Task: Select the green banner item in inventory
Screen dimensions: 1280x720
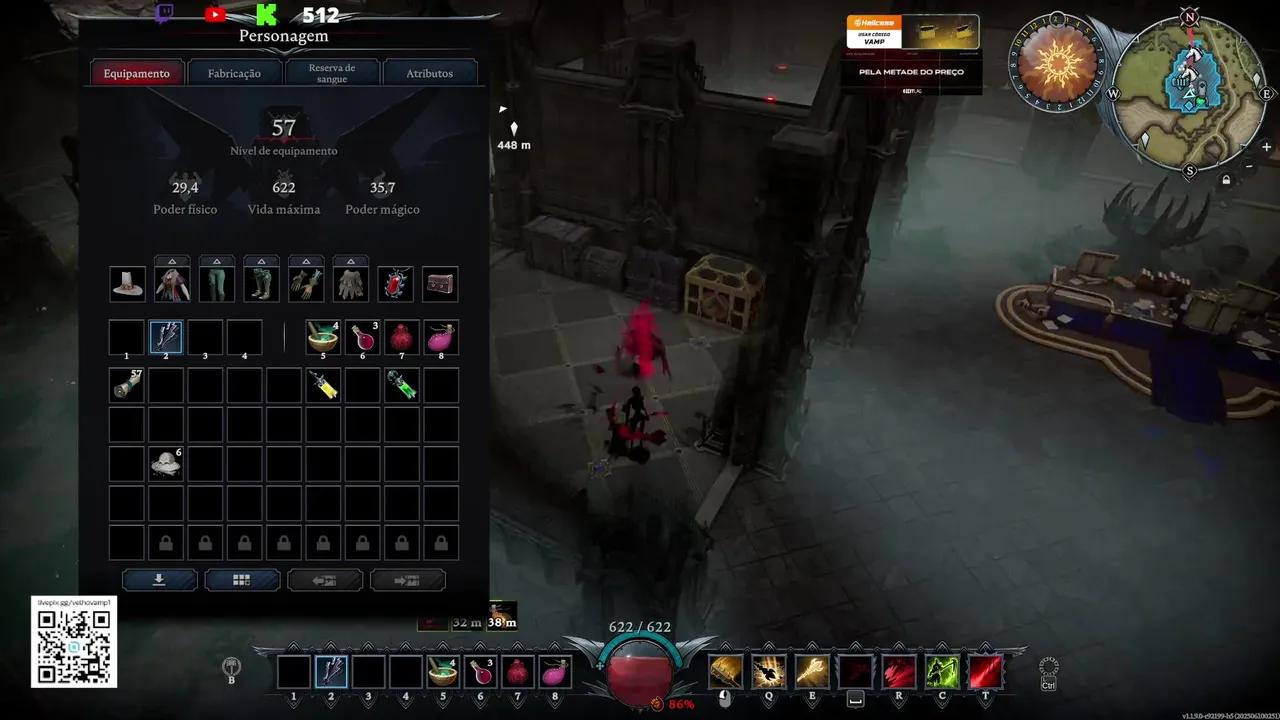Action: [402, 385]
